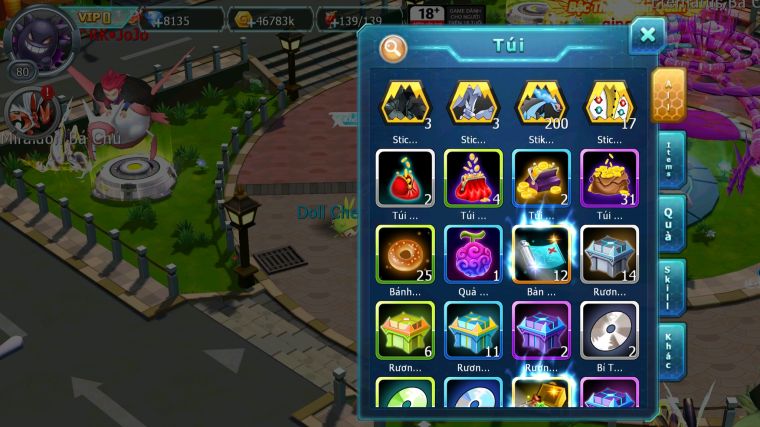The height and width of the screenshot is (427, 760).
Task: Choose the purple devil fruit item
Action: click(473, 253)
